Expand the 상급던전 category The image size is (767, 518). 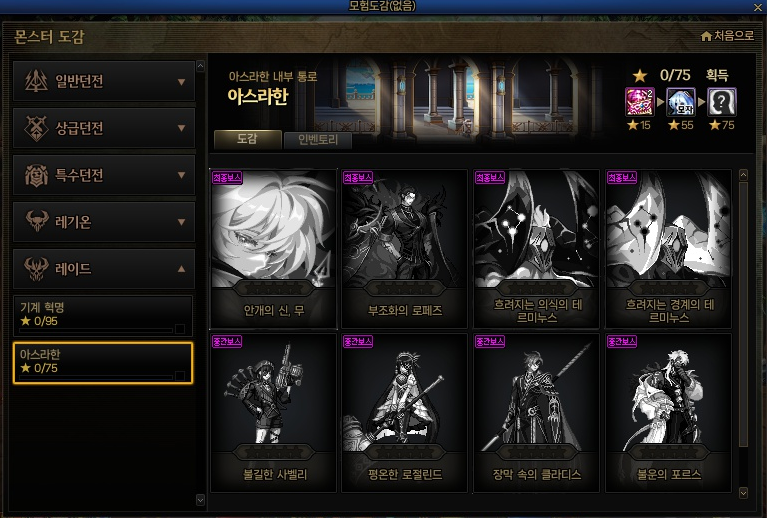[x=103, y=128]
